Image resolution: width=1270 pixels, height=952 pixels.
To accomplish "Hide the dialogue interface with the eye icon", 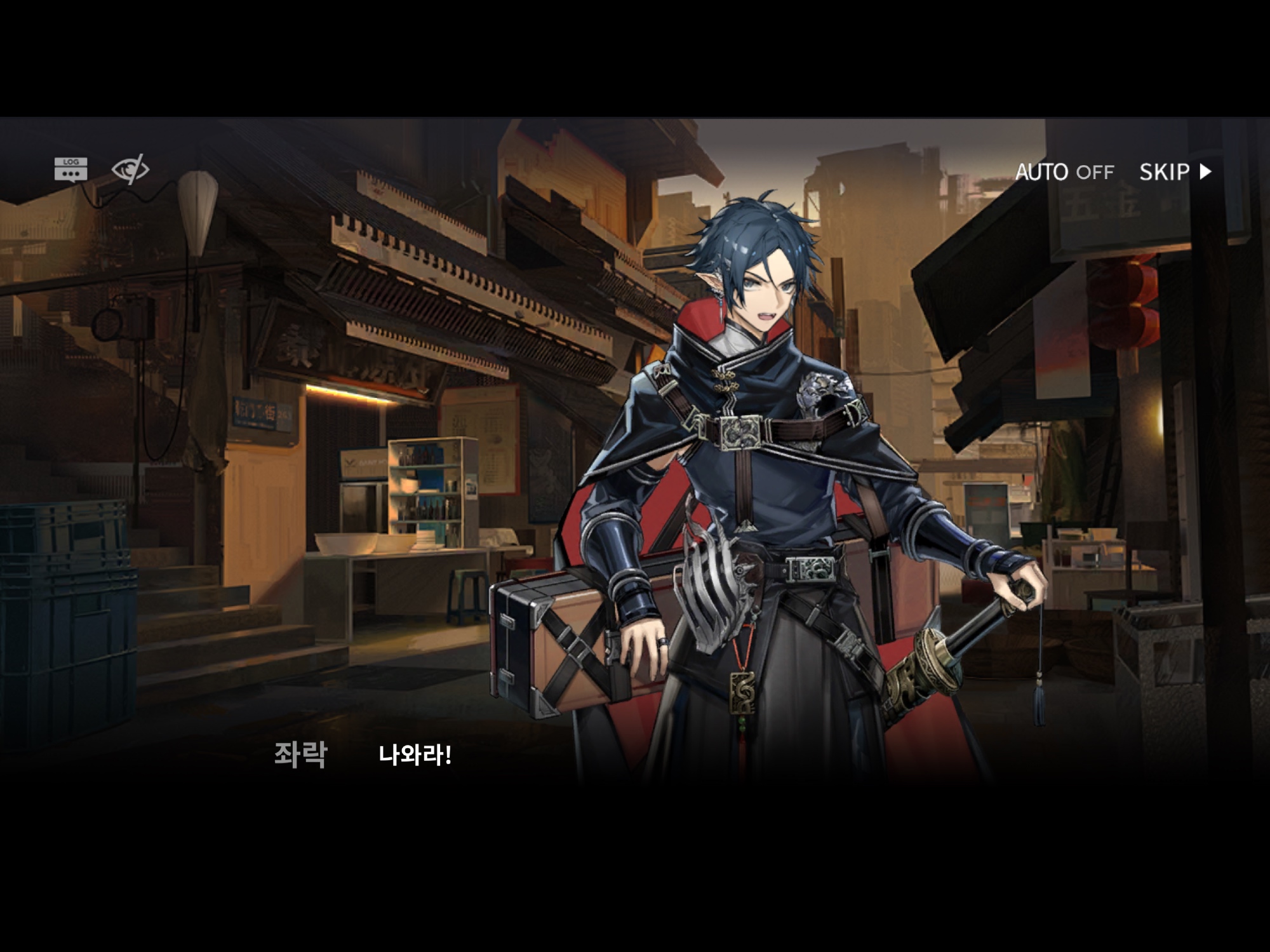I will coord(130,170).
